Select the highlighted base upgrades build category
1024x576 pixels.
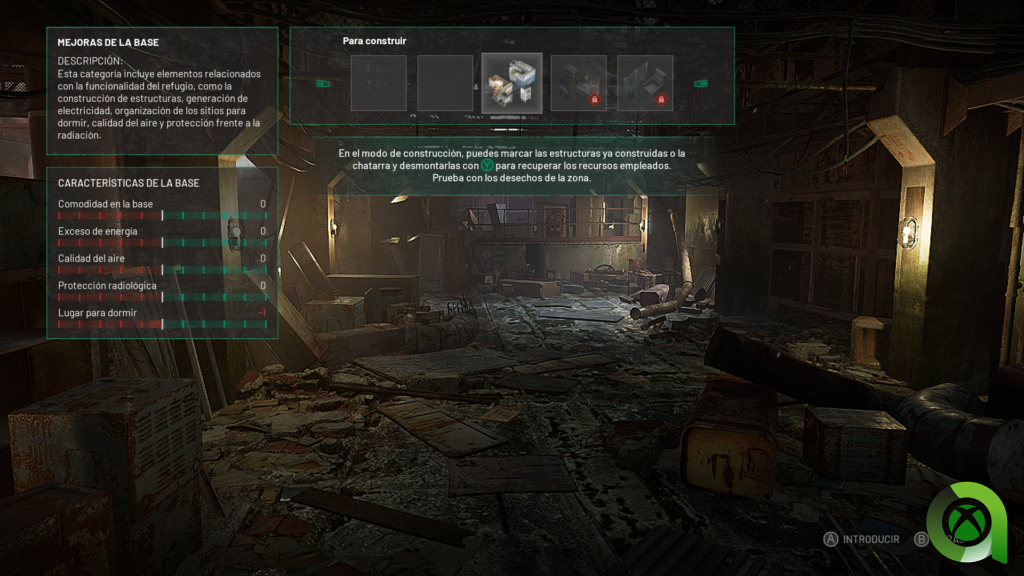[x=512, y=83]
